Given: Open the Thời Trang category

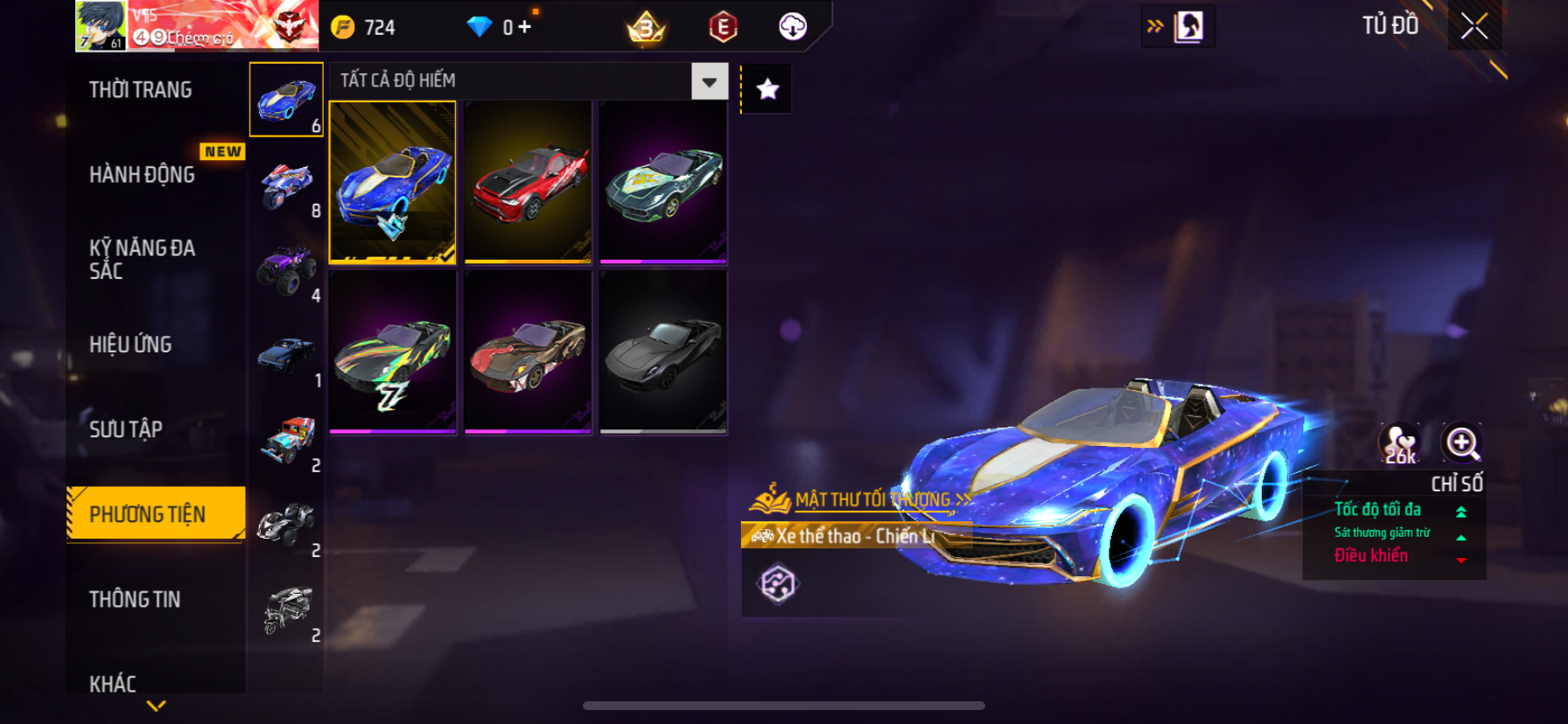Looking at the screenshot, I should tap(141, 90).
